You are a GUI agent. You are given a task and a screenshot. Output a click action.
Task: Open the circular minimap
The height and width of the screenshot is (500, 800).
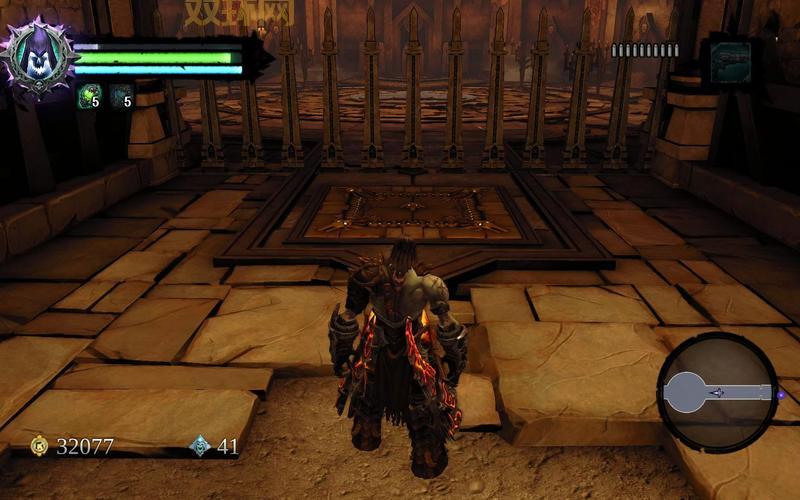point(717,392)
